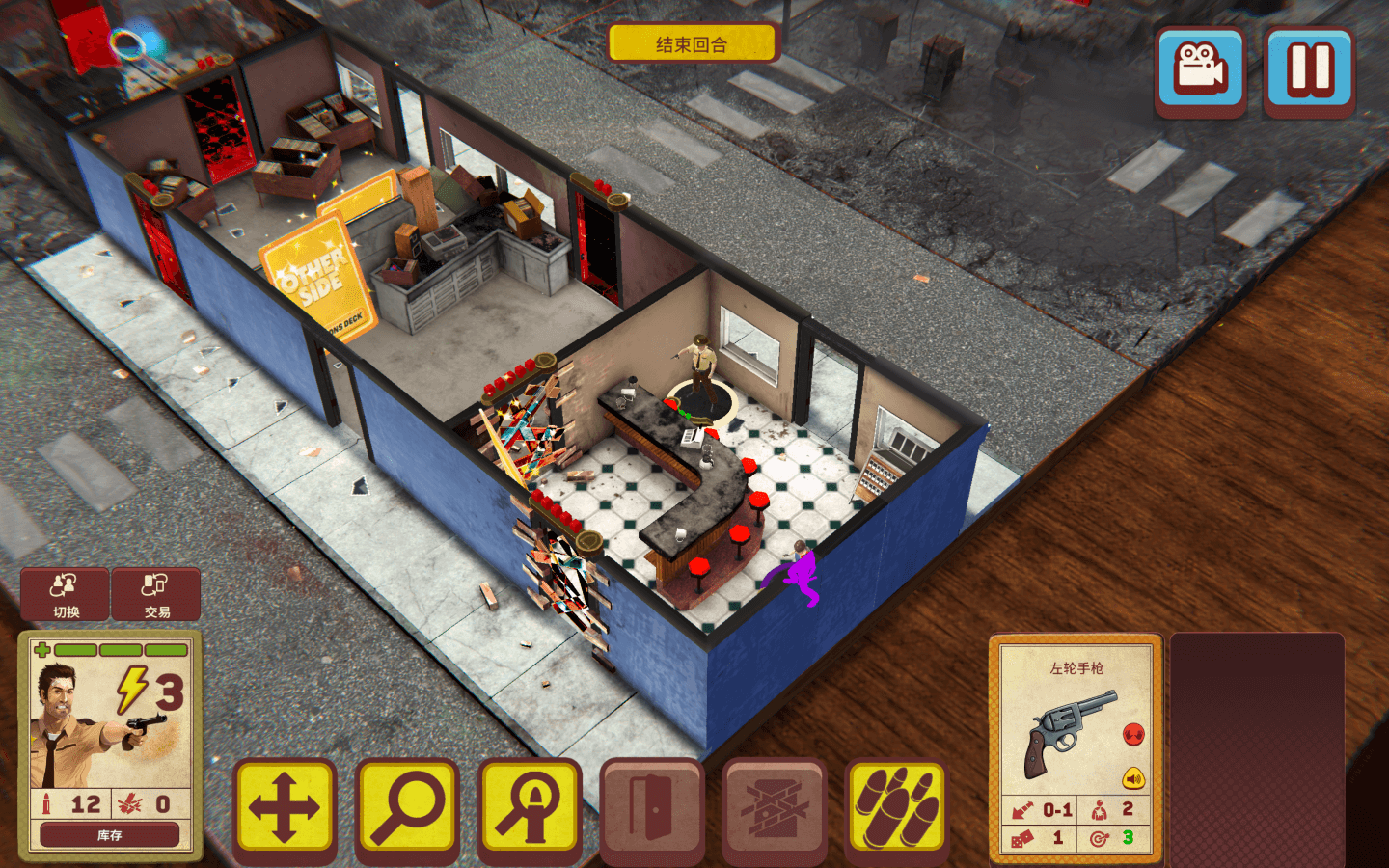Select the survivor character portrait card
The image size is (1389, 868).
click(x=109, y=723)
